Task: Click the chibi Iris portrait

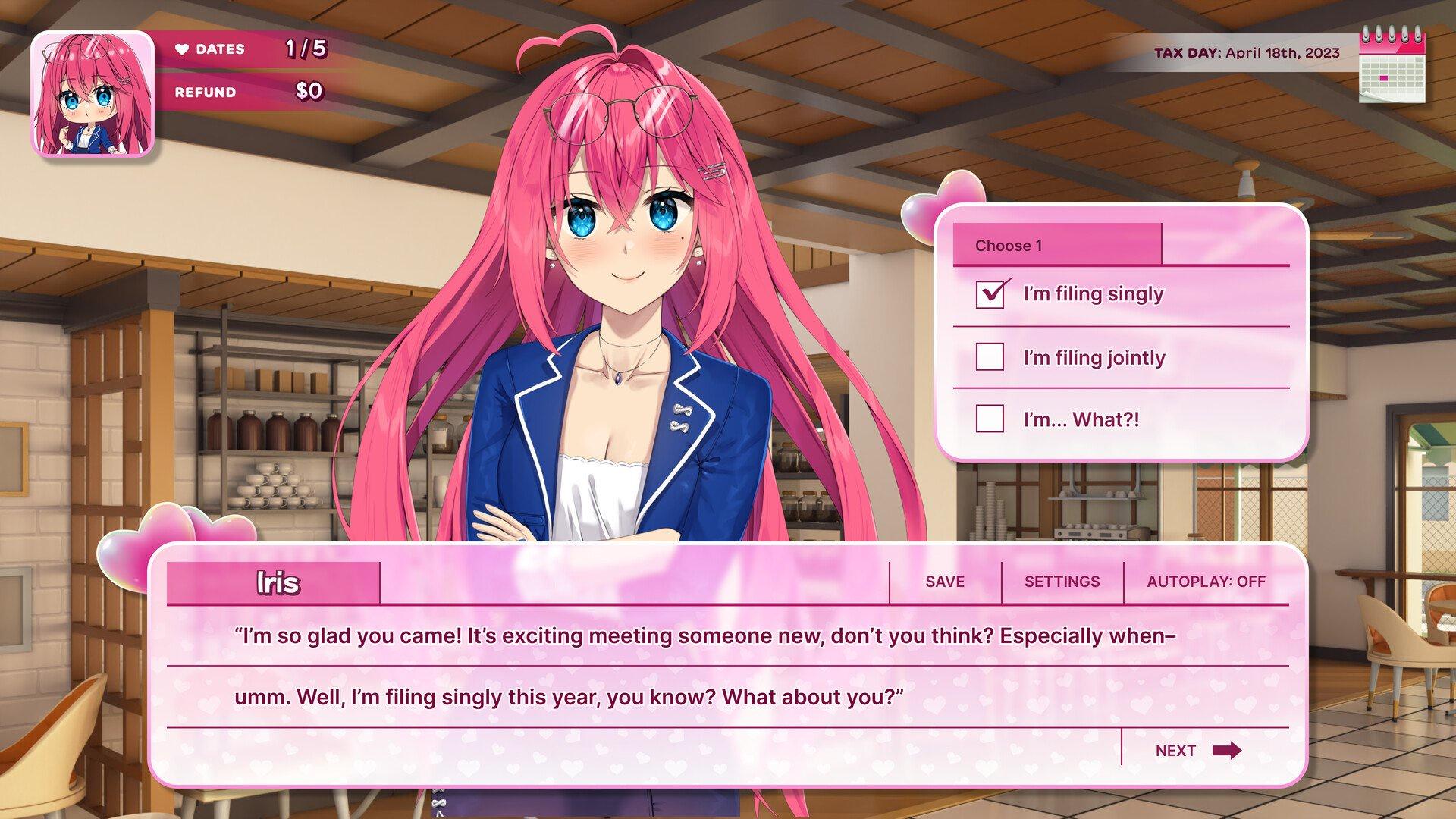Action: [93, 94]
